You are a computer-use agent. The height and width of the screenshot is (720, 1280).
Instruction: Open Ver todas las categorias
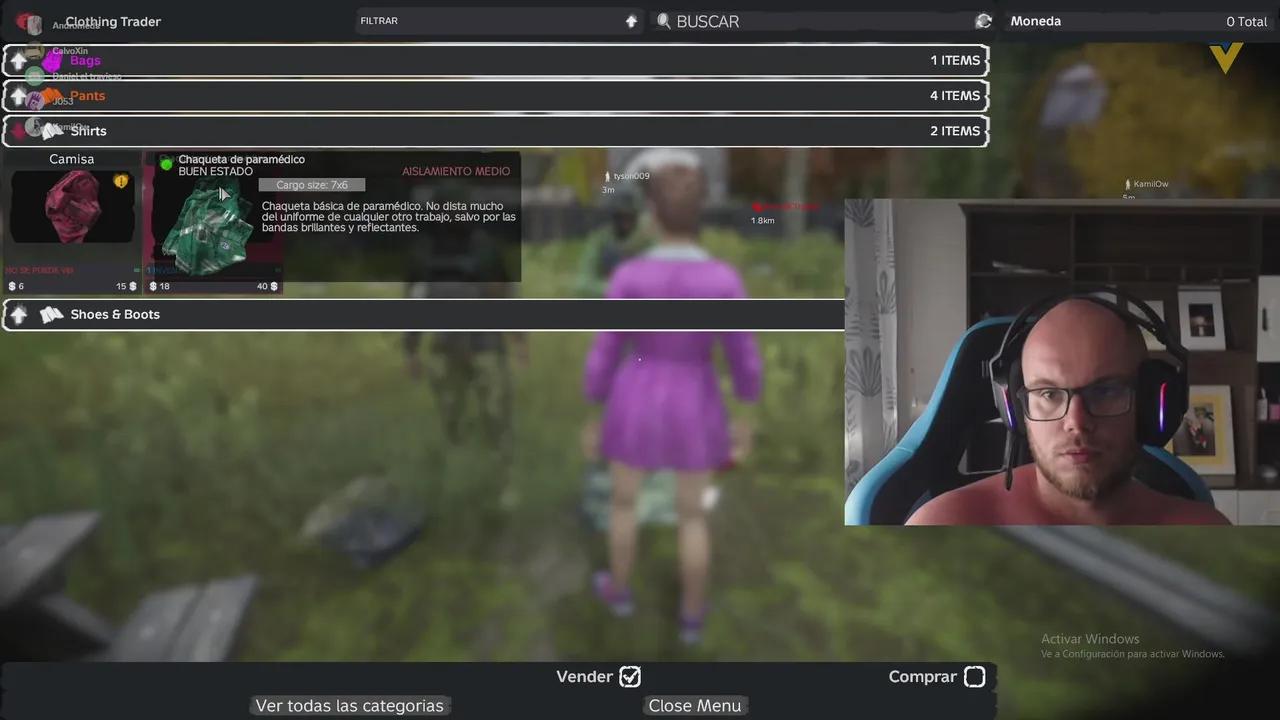tap(349, 705)
